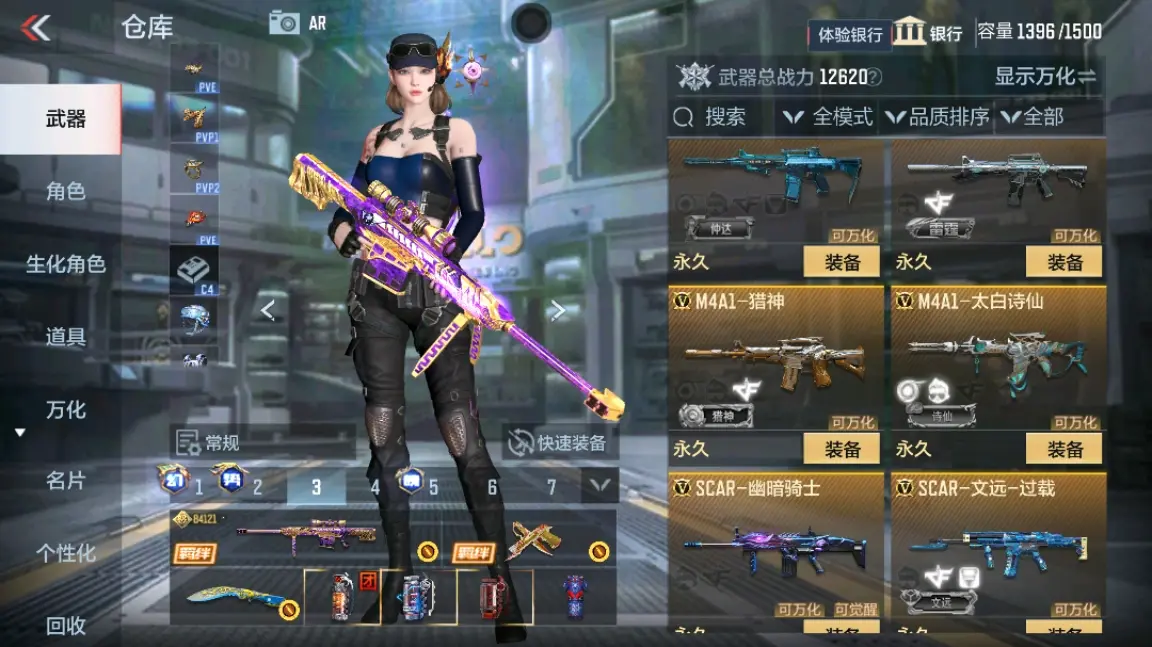Open the 品质排序 sorting dropdown
This screenshot has height=647, width=1152.
[937, 117]
